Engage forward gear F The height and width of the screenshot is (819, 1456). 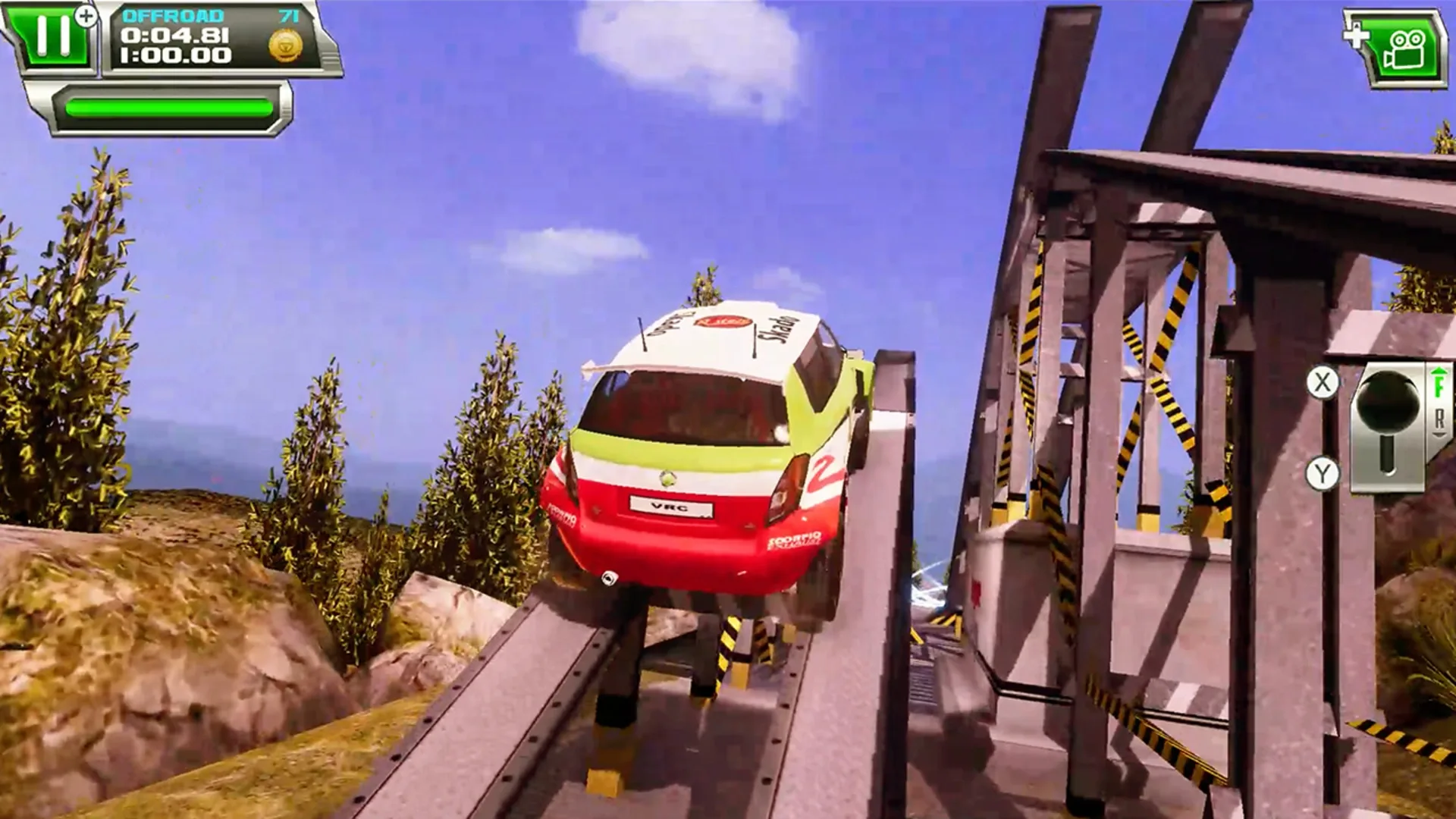click(x=1439, y=387)
